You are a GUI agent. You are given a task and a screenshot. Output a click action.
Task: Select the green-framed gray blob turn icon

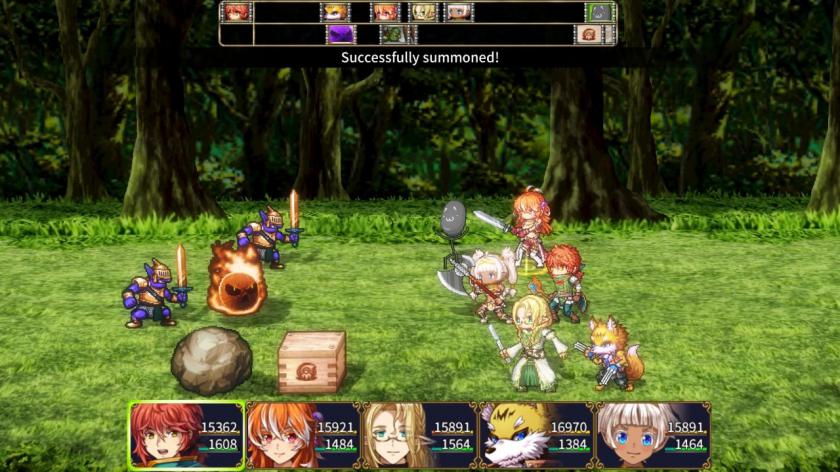click(600, 12)
